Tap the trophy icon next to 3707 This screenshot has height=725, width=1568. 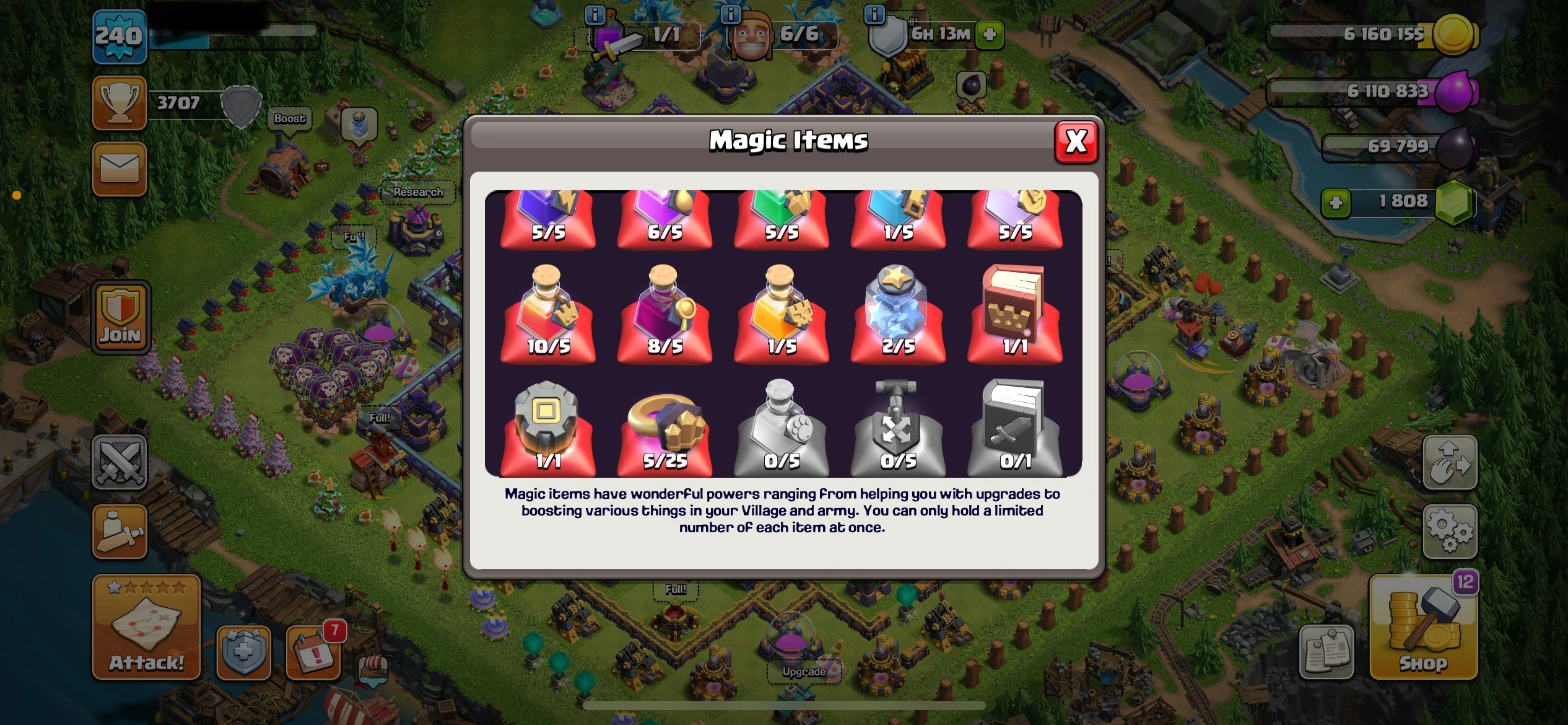pyautogui.click(x=120, y=102)
